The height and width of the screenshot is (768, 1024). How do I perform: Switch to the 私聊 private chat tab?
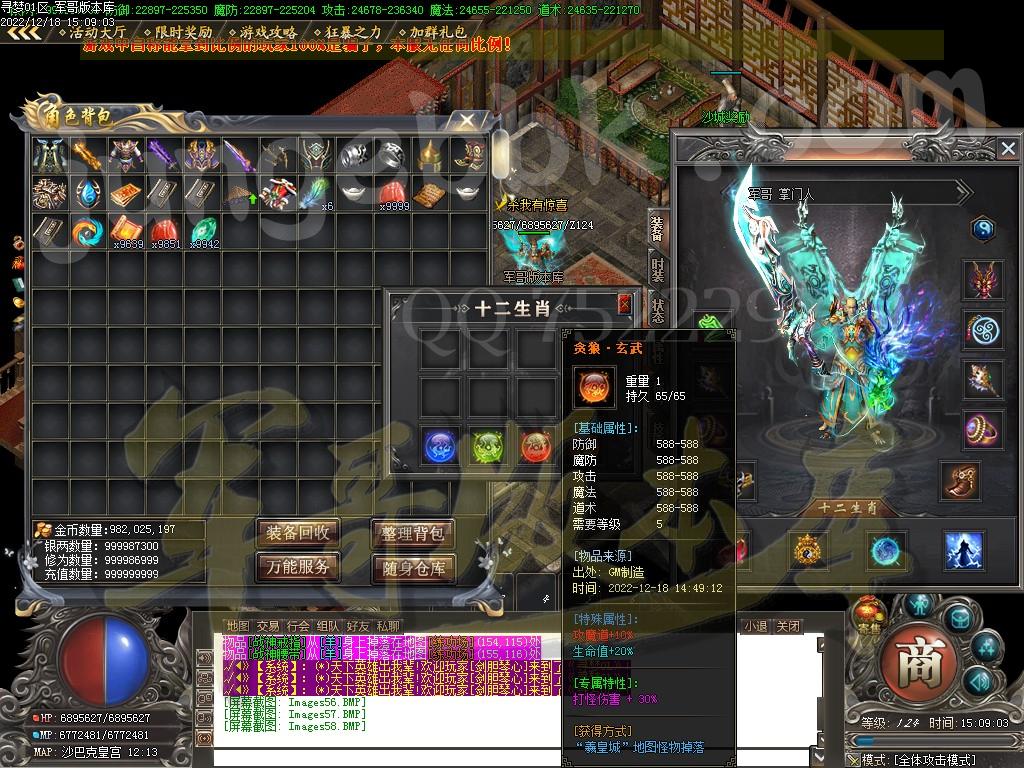(387, 627)
